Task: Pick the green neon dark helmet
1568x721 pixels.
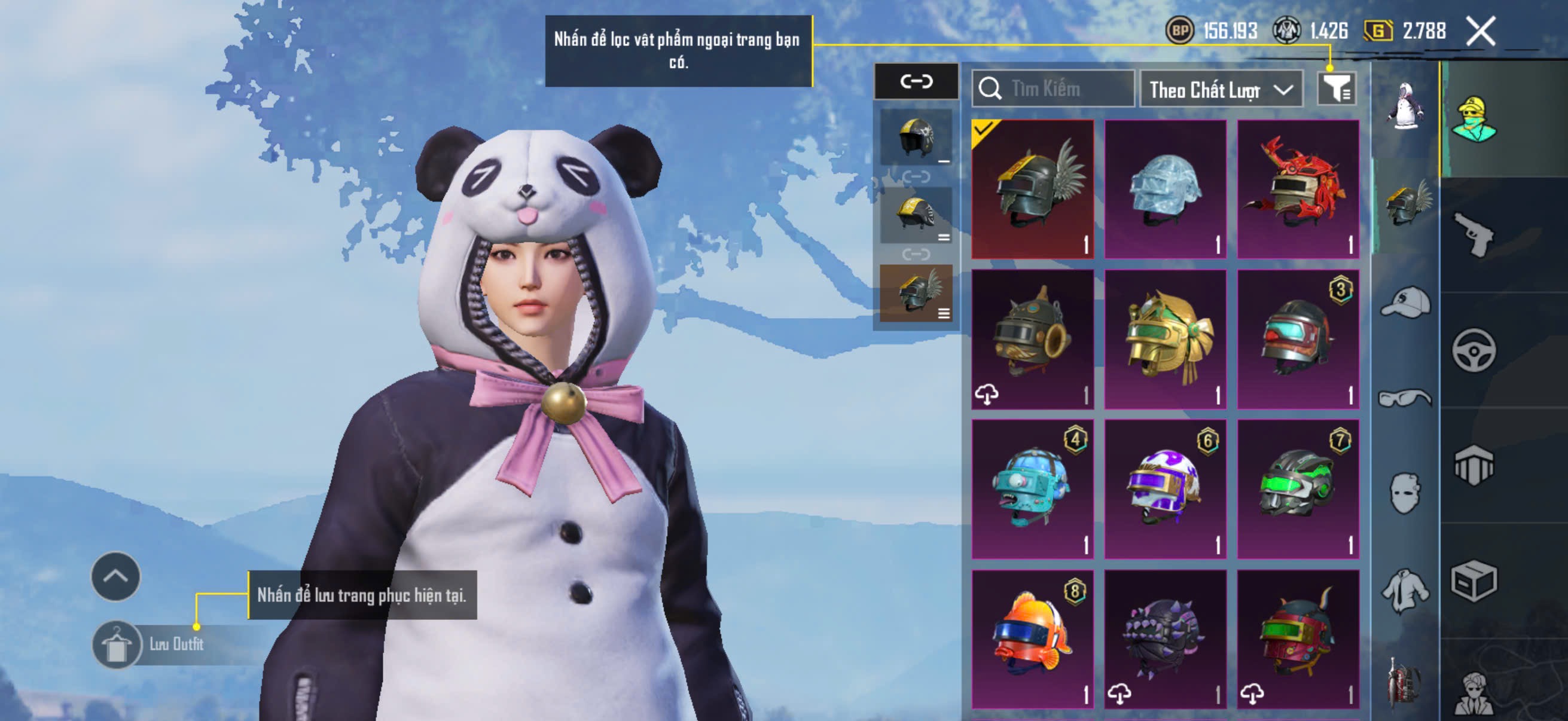Action: (x=1298, y=488)
